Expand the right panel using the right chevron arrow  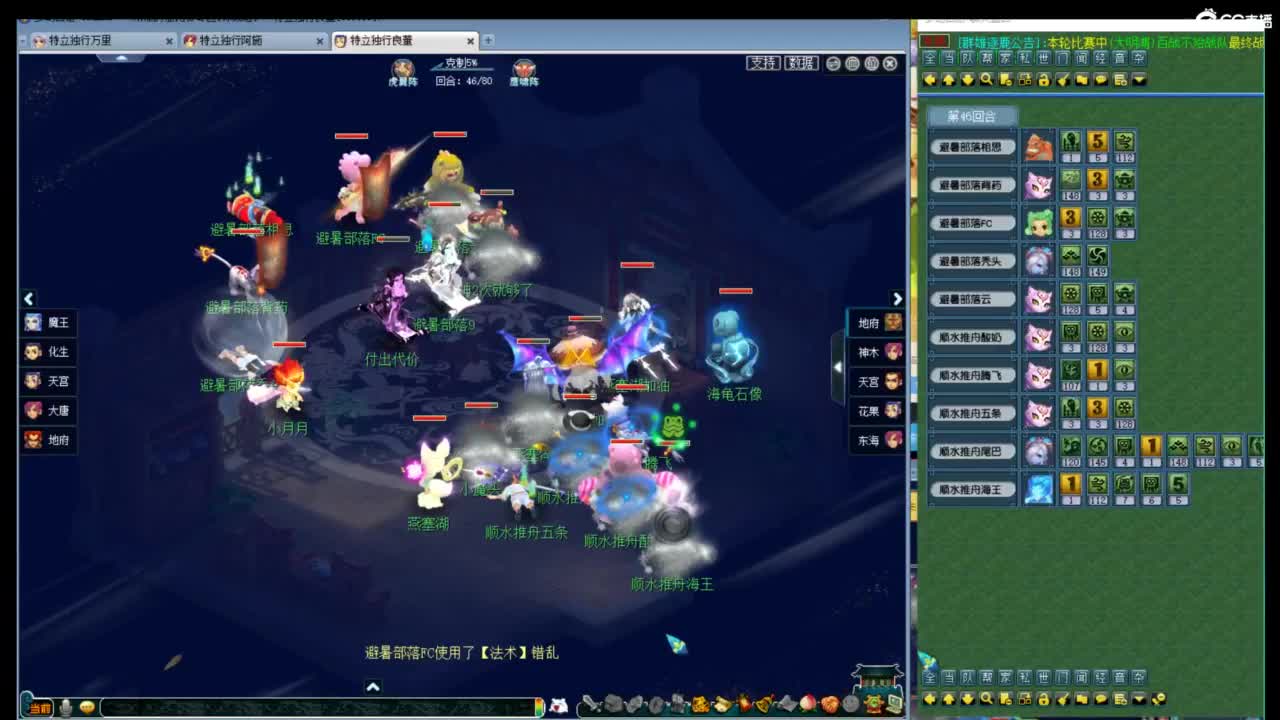tap(897, 299)
